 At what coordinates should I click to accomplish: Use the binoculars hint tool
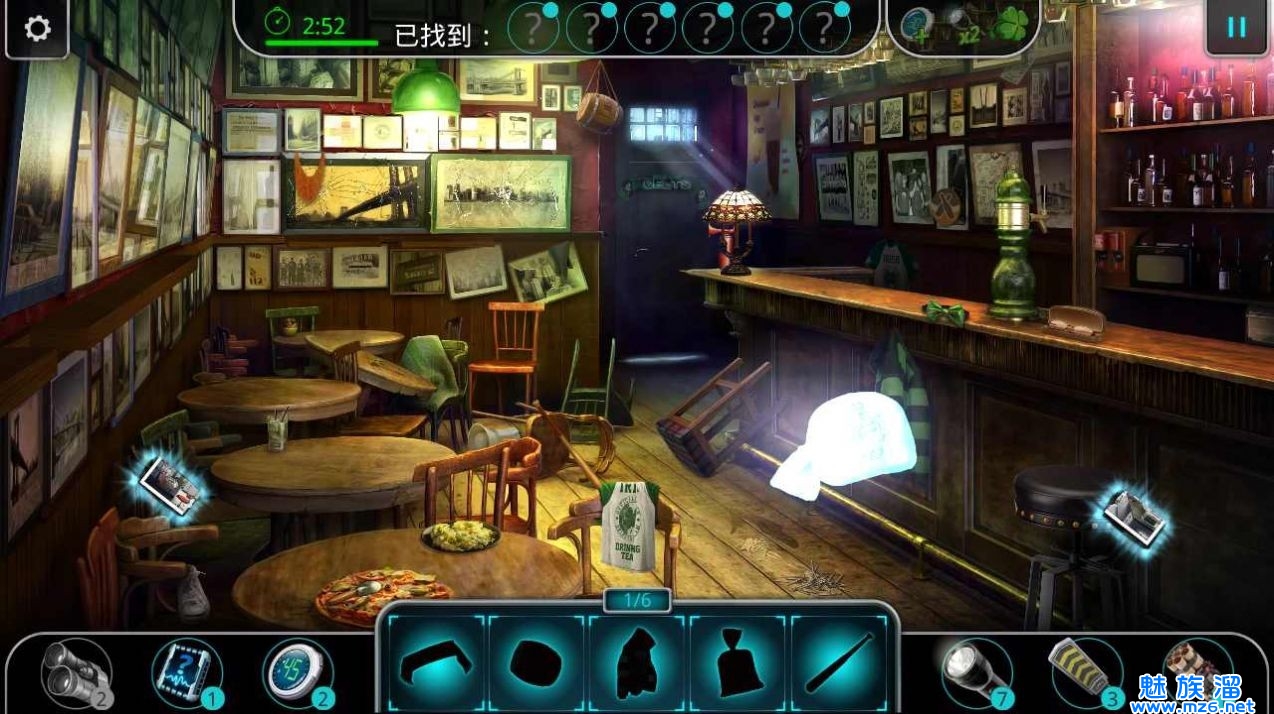(73, 672)
